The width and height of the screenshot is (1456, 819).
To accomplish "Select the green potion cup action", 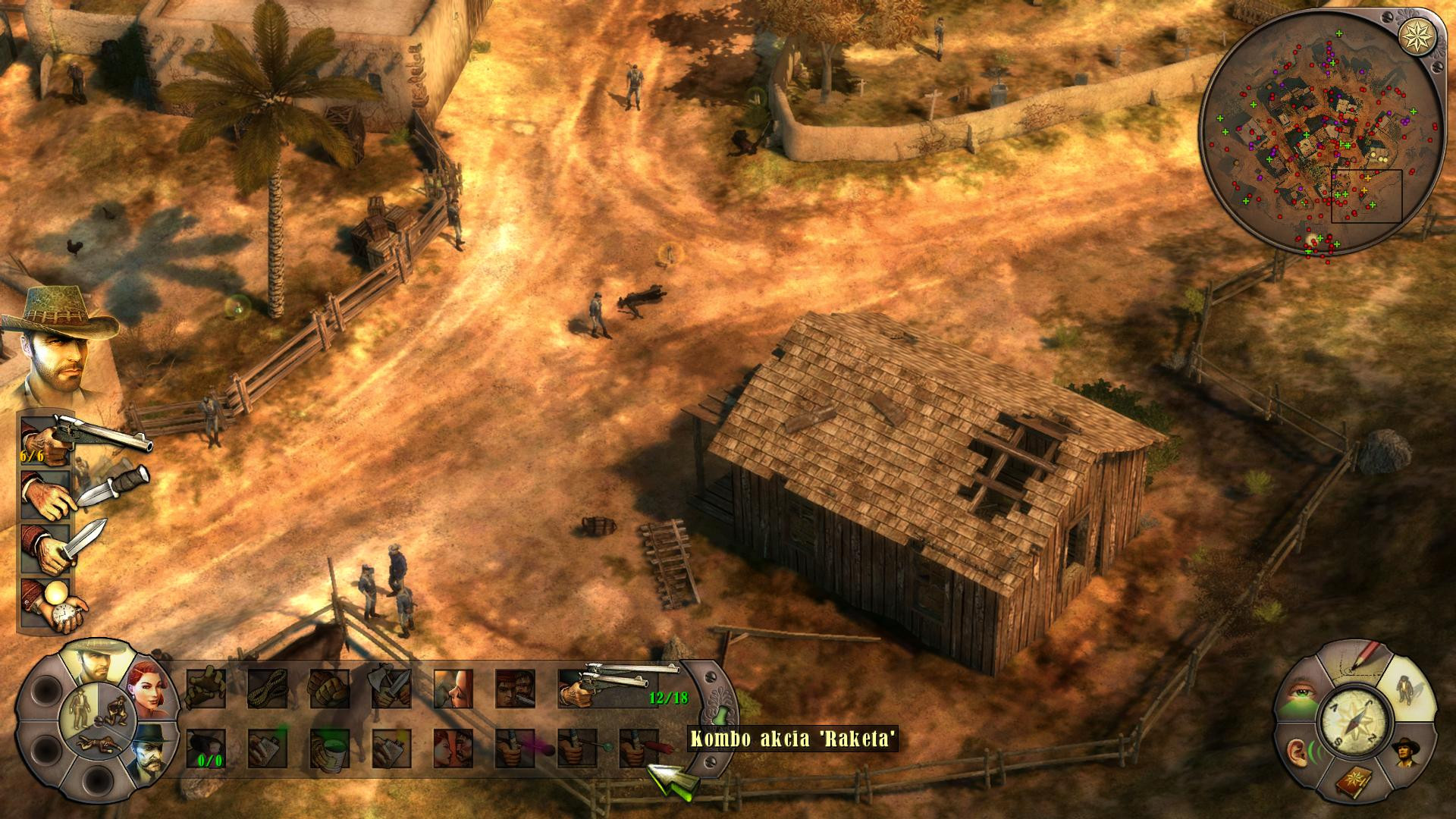I will coord(329,748).
